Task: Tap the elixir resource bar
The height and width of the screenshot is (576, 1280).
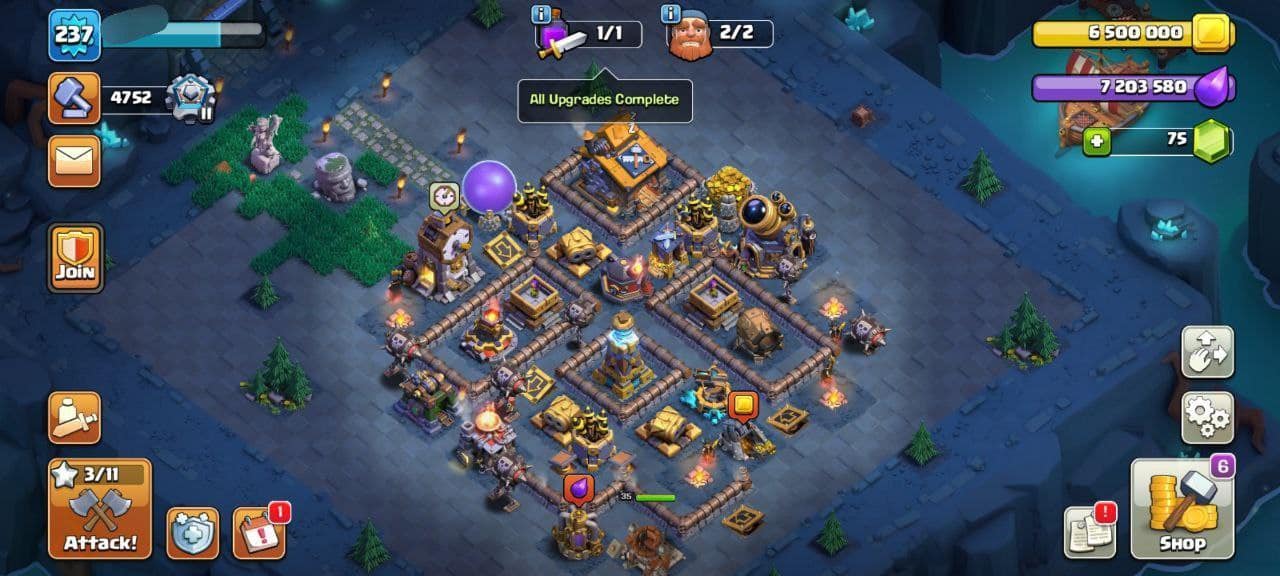Action: [x=1130, y=88]
